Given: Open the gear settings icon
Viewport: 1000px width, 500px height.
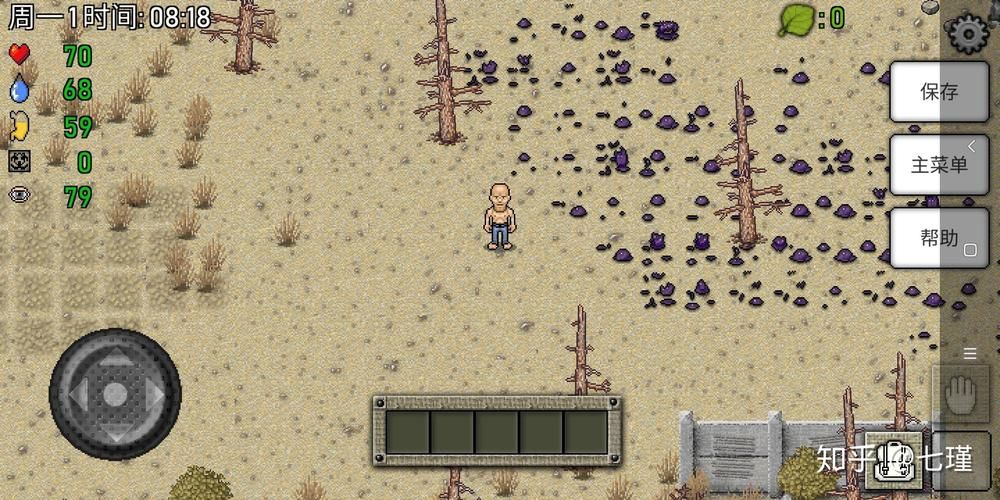Looking at the screenshot, I should 967,35.
